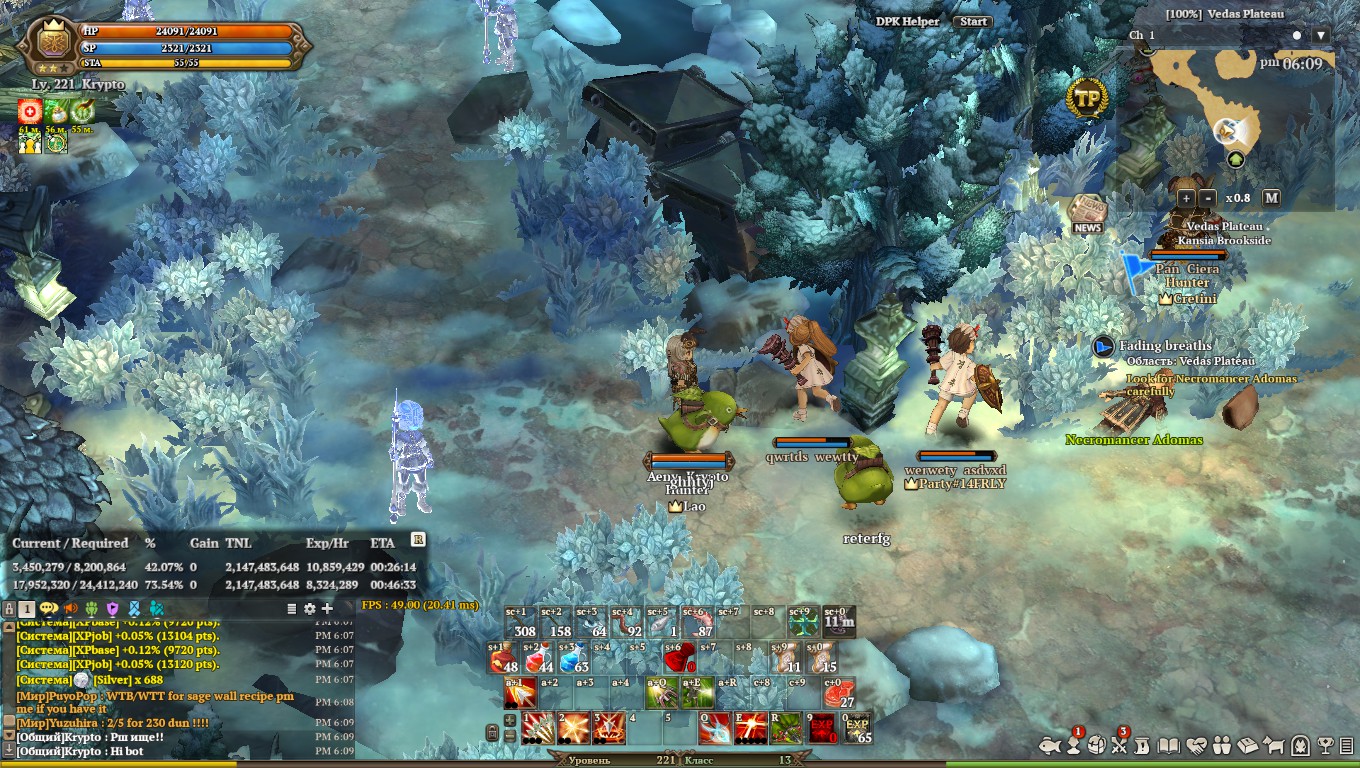Image resolution: width=1360 pixels, height=768 pixels.
Task: Open the companion pet menu icon
Action: (1274, 745)
